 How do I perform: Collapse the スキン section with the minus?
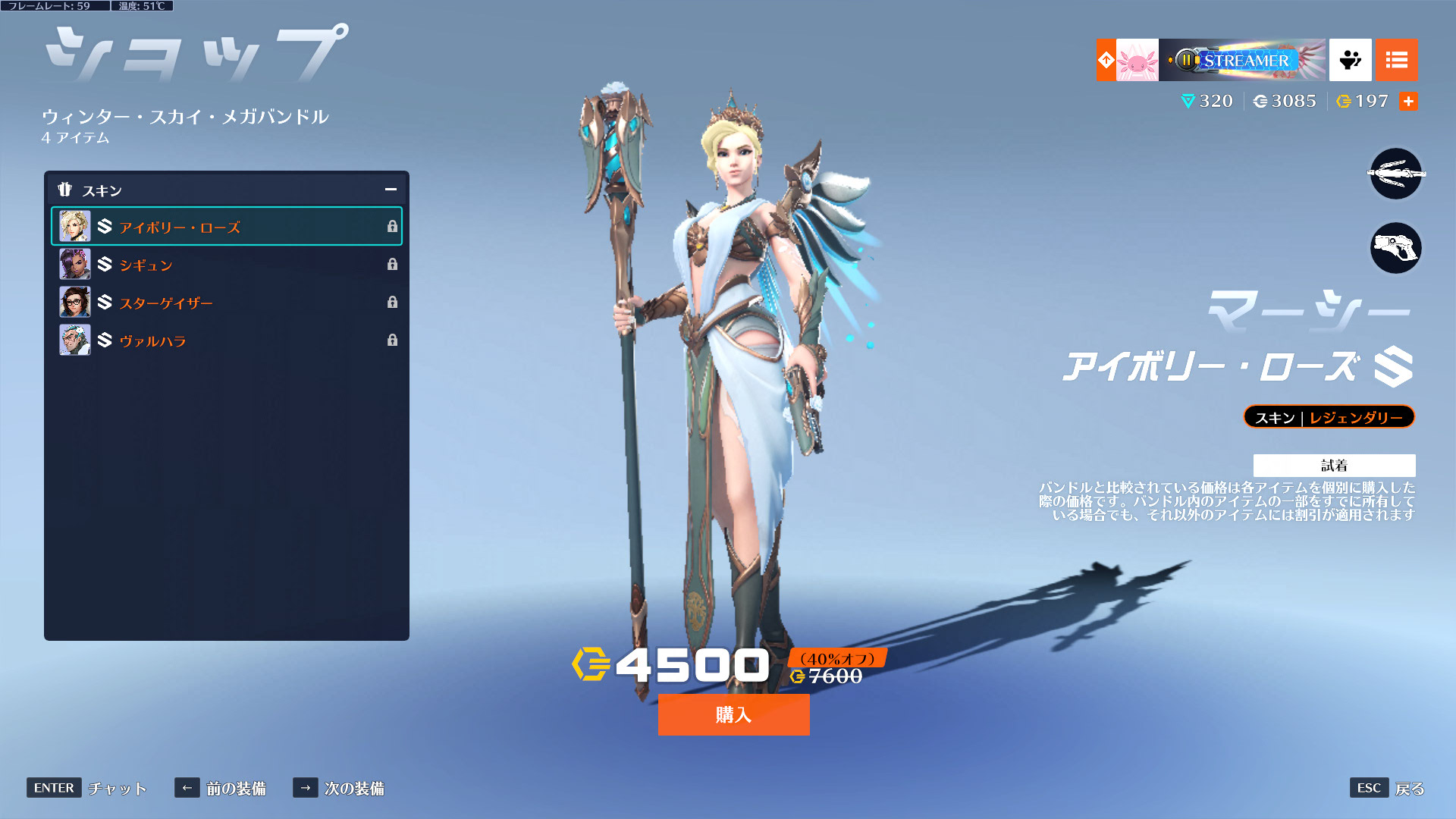pyautogui.click(x=391, y=190)
